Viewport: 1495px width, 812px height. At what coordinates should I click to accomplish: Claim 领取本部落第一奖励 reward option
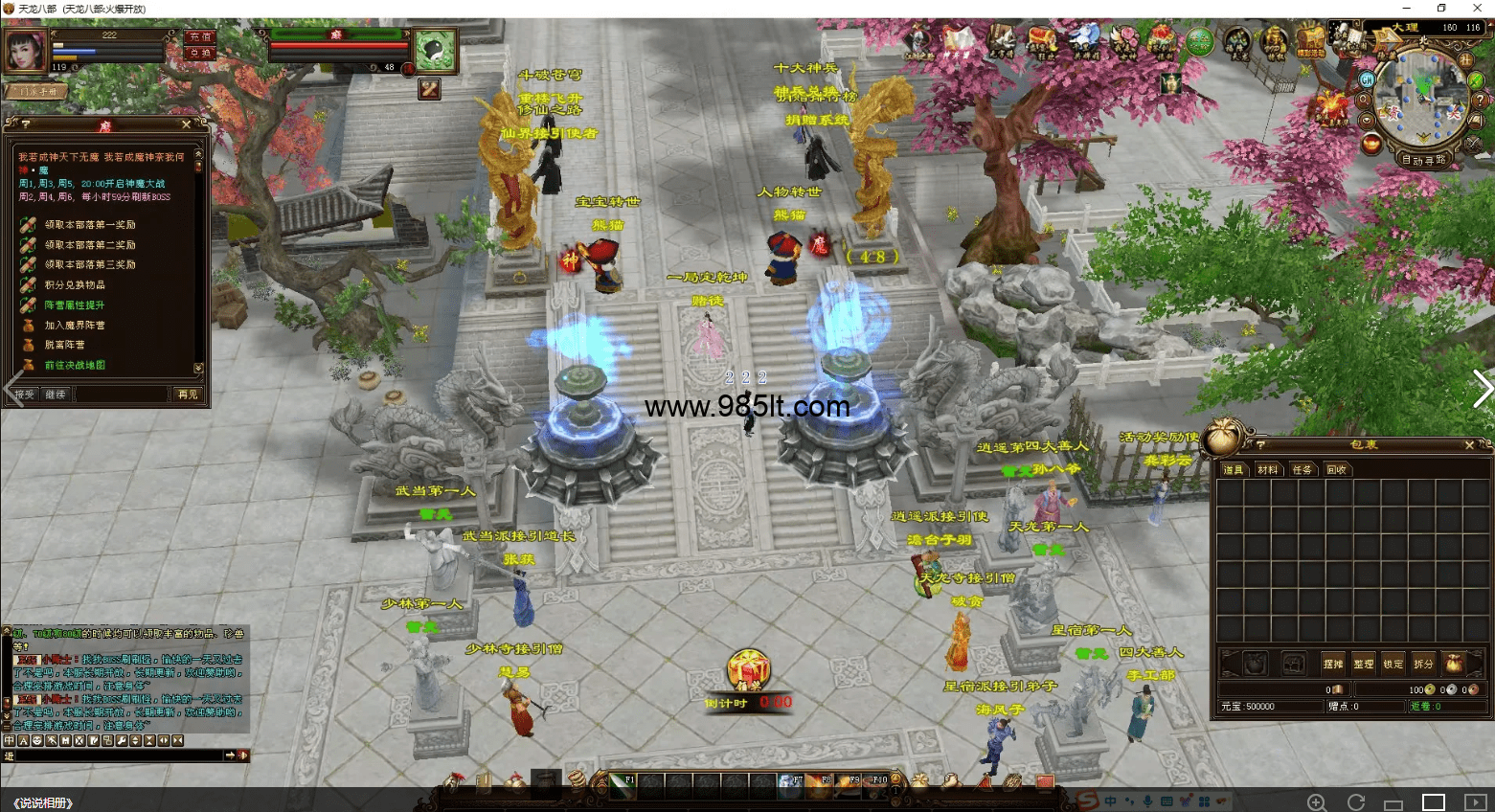point(89,225)
